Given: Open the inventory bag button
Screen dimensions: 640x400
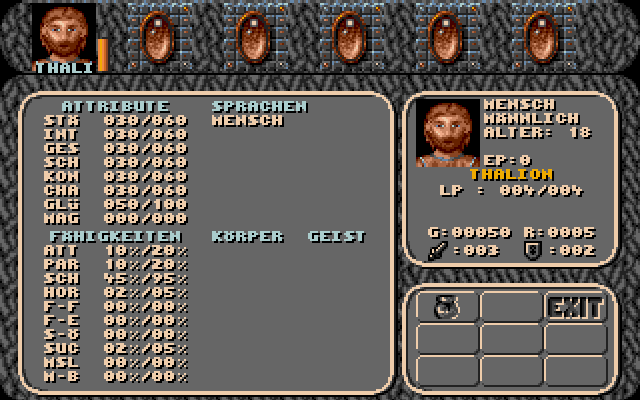Looking at the screenshot, I should pos(446,308).
